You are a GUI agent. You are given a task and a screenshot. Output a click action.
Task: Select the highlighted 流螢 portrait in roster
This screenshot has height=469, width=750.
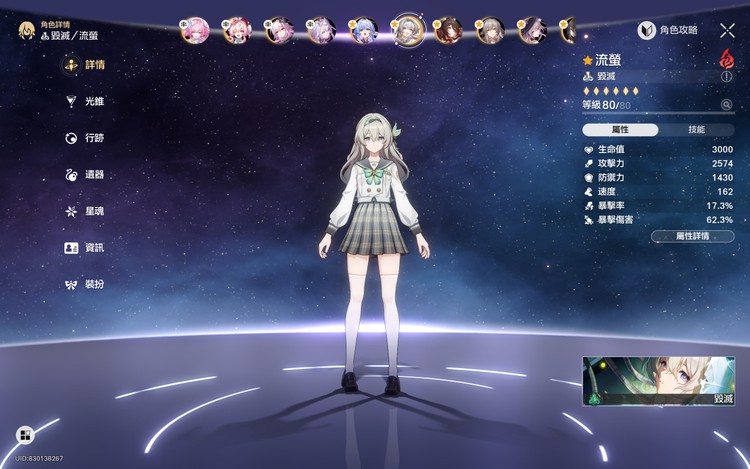tap(407, 30)
